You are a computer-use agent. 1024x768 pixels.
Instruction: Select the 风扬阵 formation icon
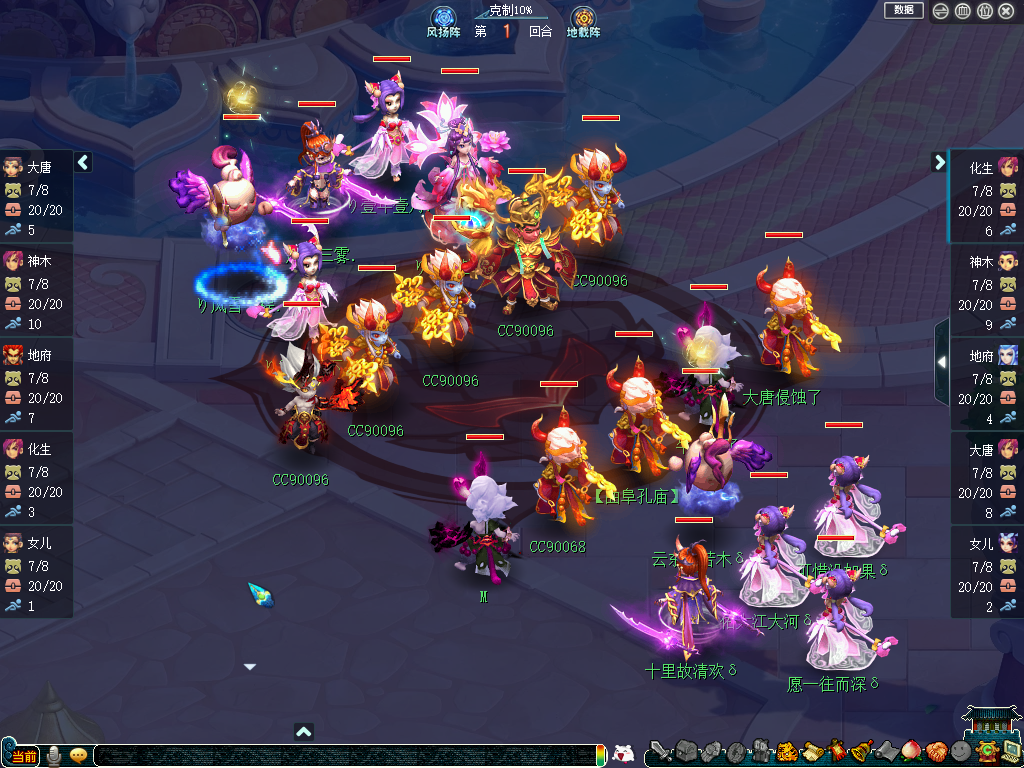pos(444,18)
